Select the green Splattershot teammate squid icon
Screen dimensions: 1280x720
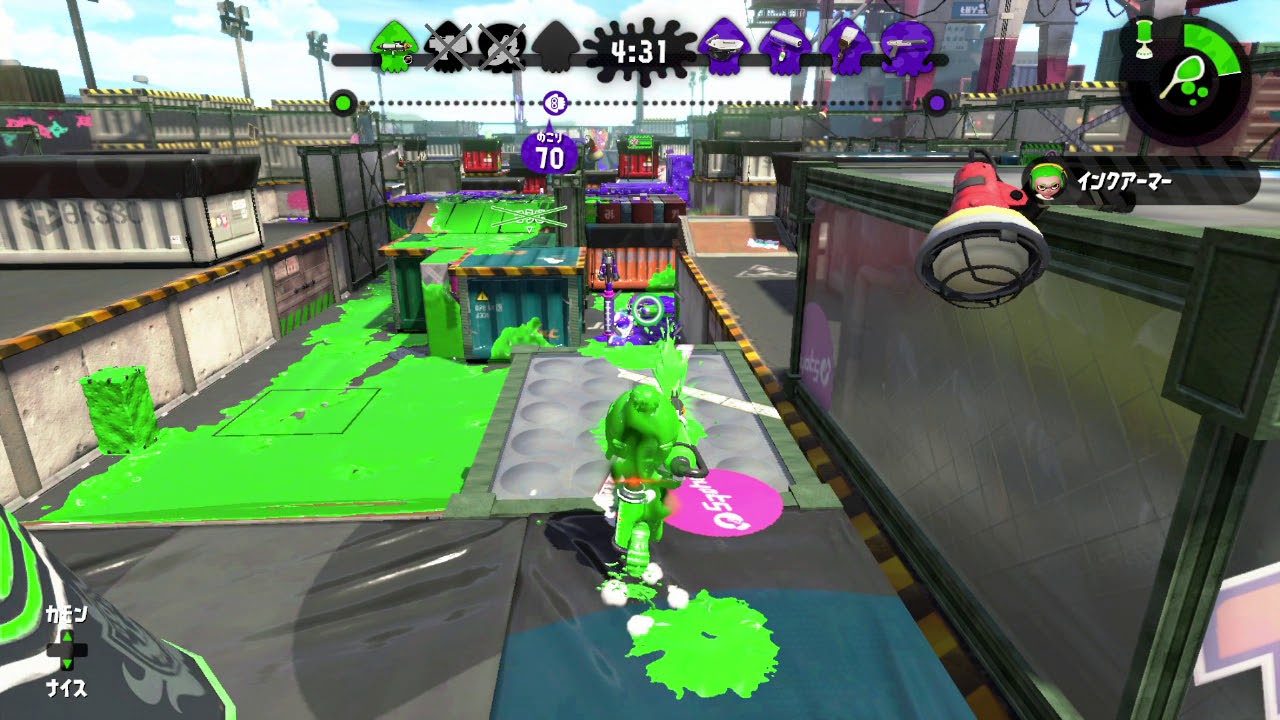click(396, 44)
